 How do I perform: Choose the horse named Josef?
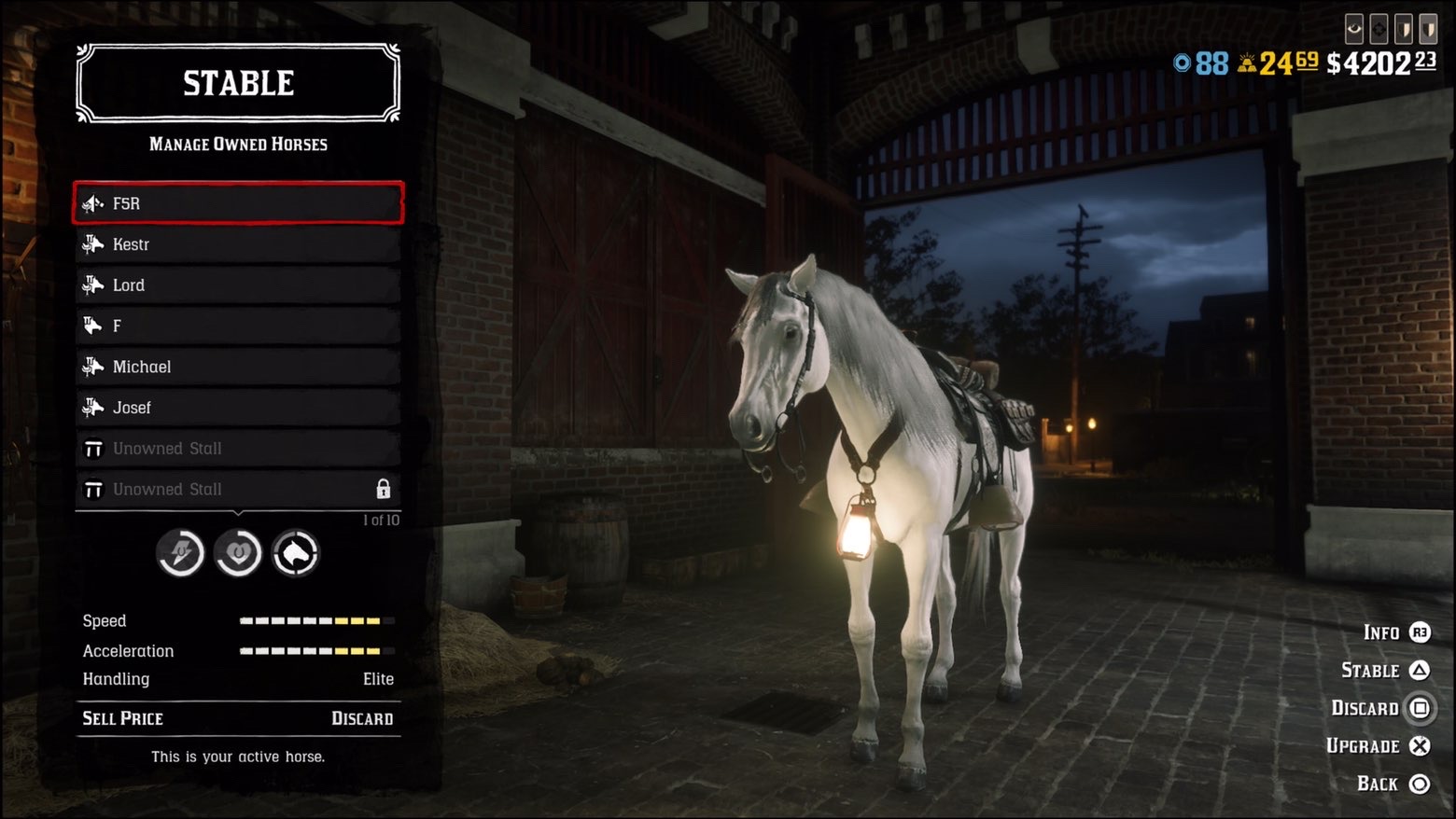click(238, 408)
